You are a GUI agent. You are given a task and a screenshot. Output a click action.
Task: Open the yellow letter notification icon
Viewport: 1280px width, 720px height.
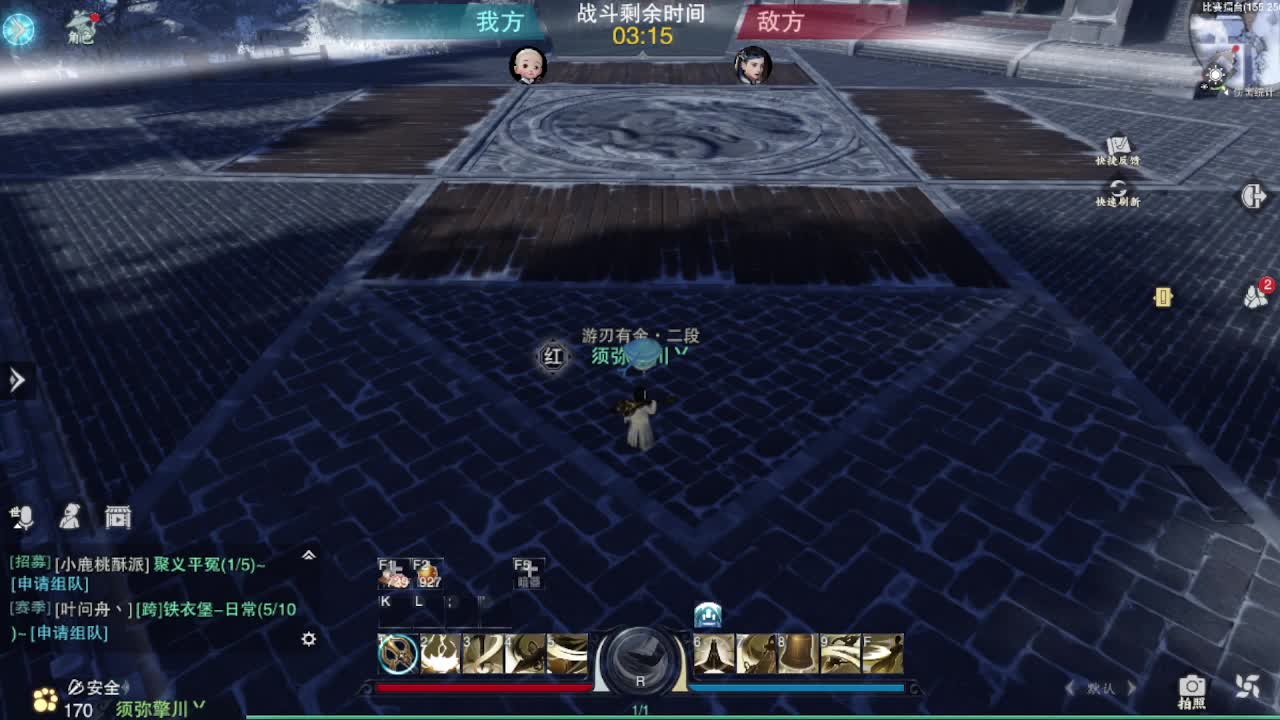click(1162, 295)
